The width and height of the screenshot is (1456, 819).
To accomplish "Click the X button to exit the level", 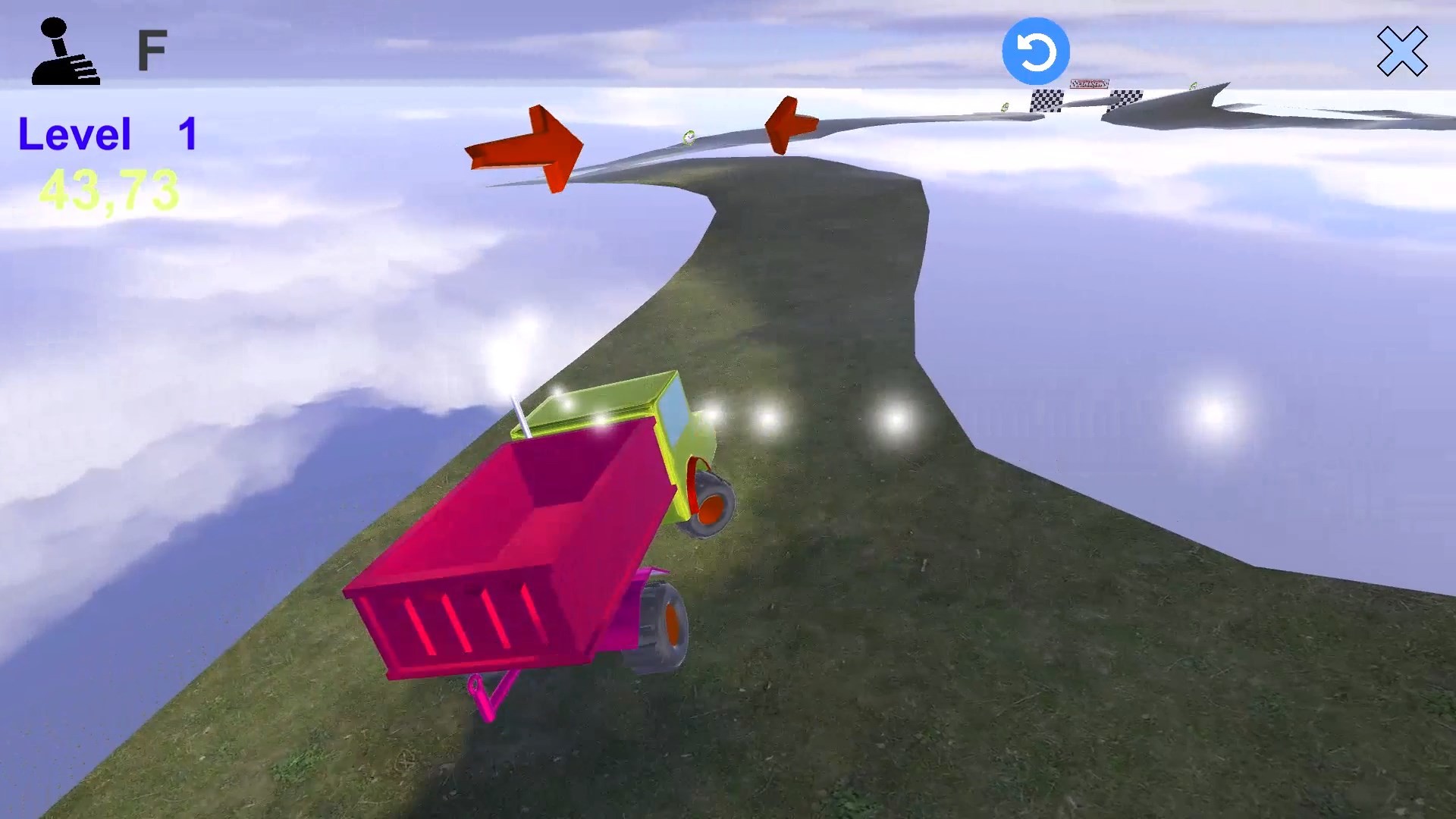I will (x=1404, y=51).
